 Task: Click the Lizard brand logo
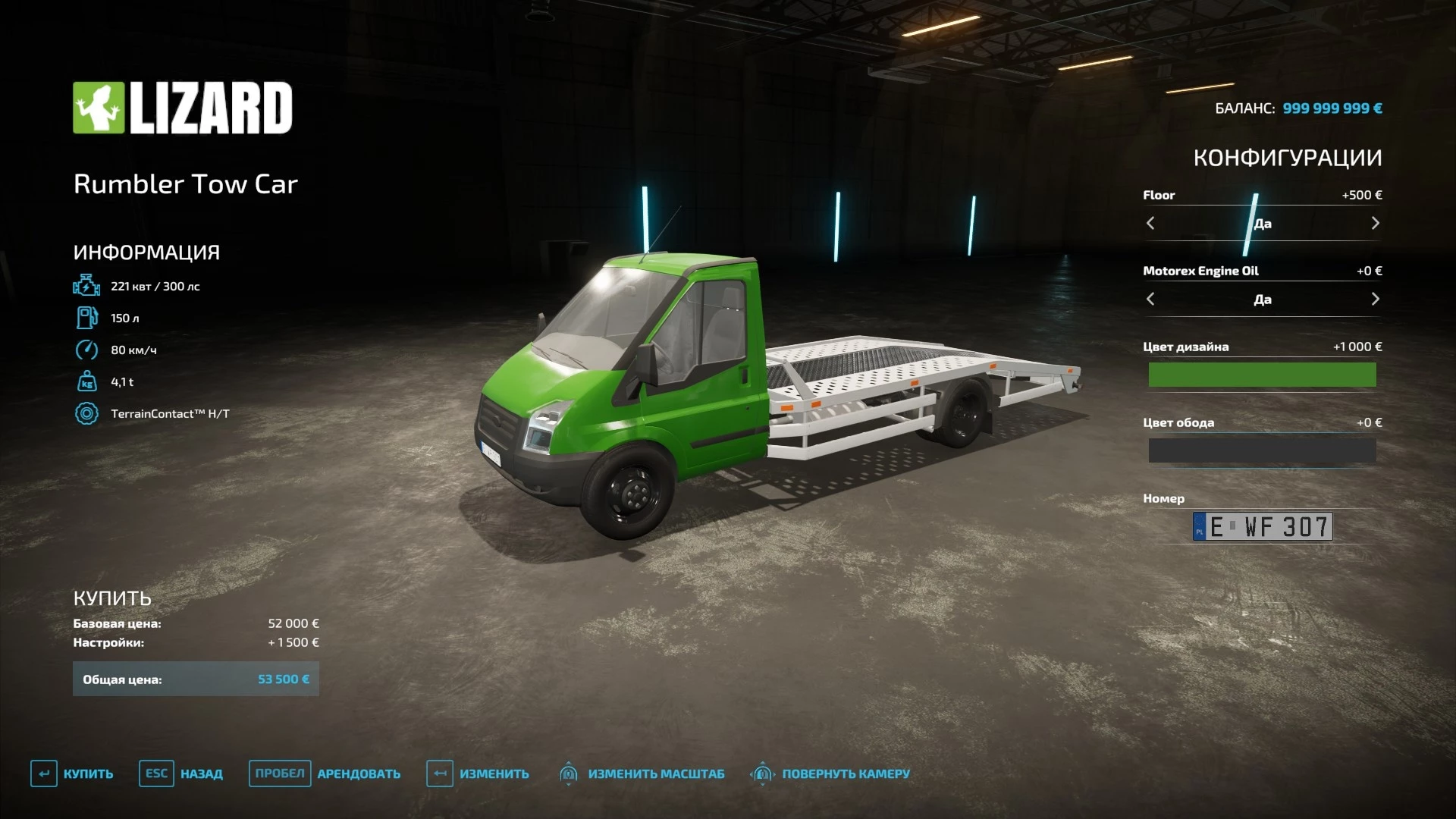pos(183,108)
